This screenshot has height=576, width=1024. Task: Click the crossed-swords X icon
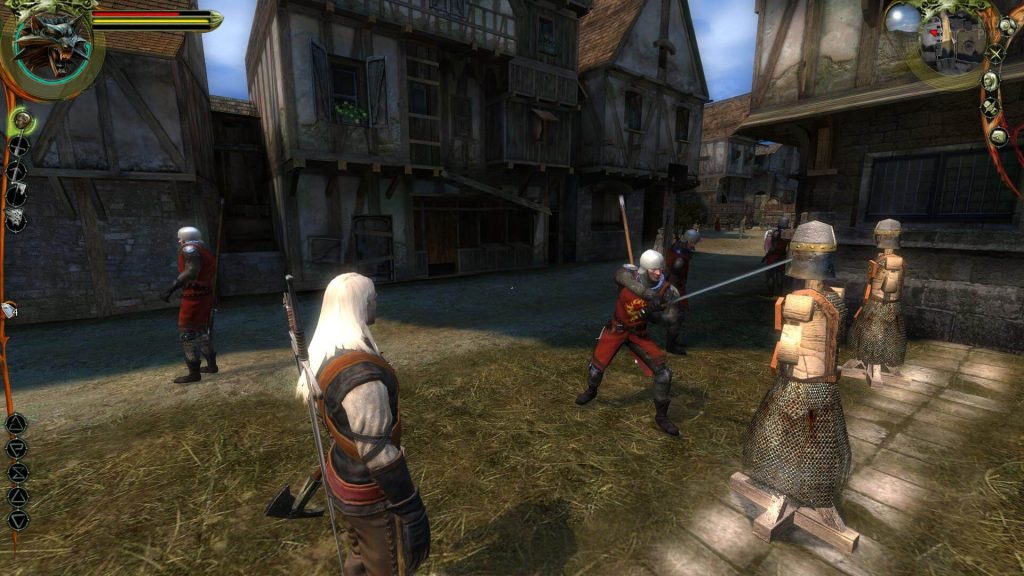995,54
